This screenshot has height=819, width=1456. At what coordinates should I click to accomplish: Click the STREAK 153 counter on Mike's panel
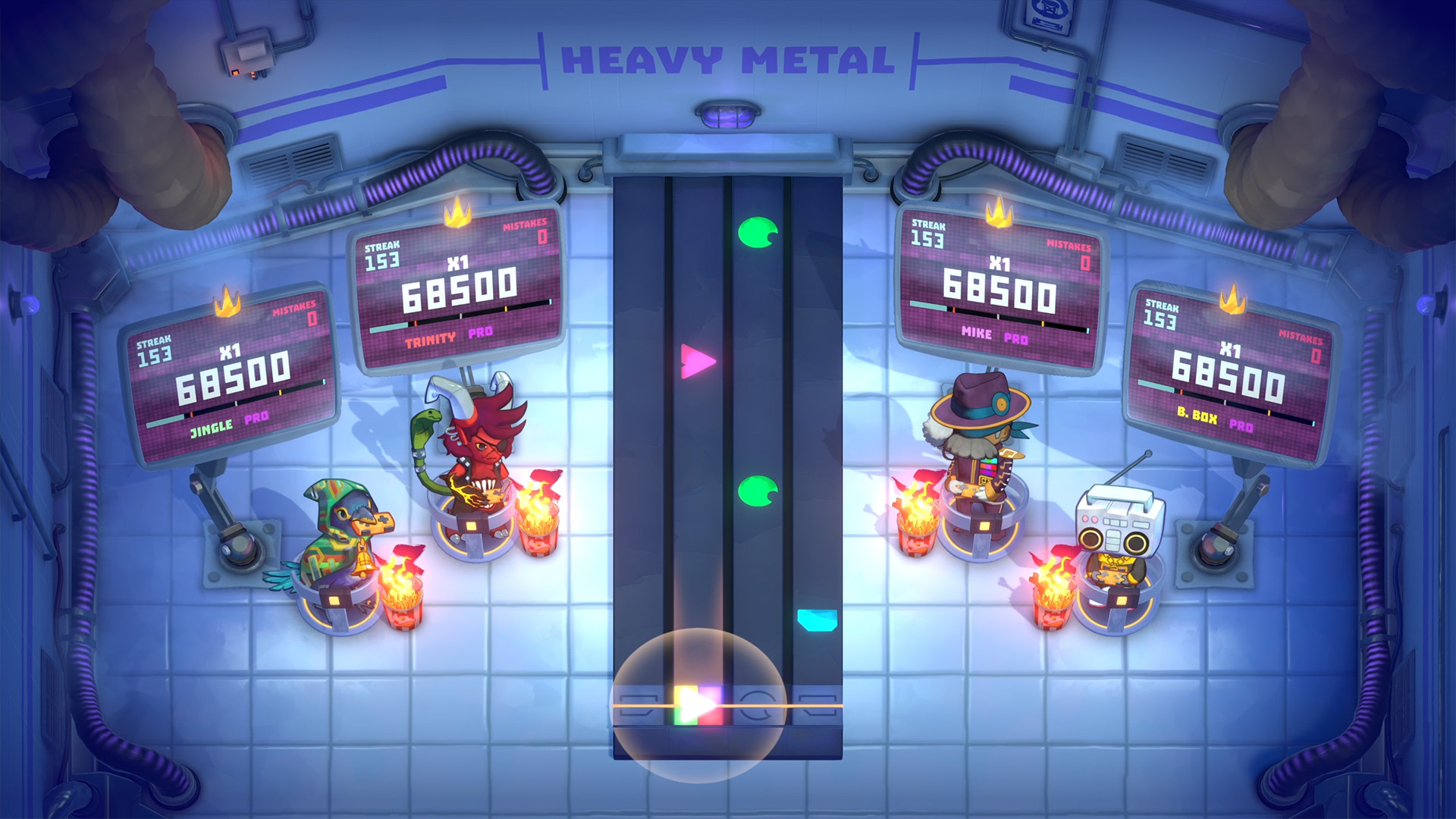[930, 234]
